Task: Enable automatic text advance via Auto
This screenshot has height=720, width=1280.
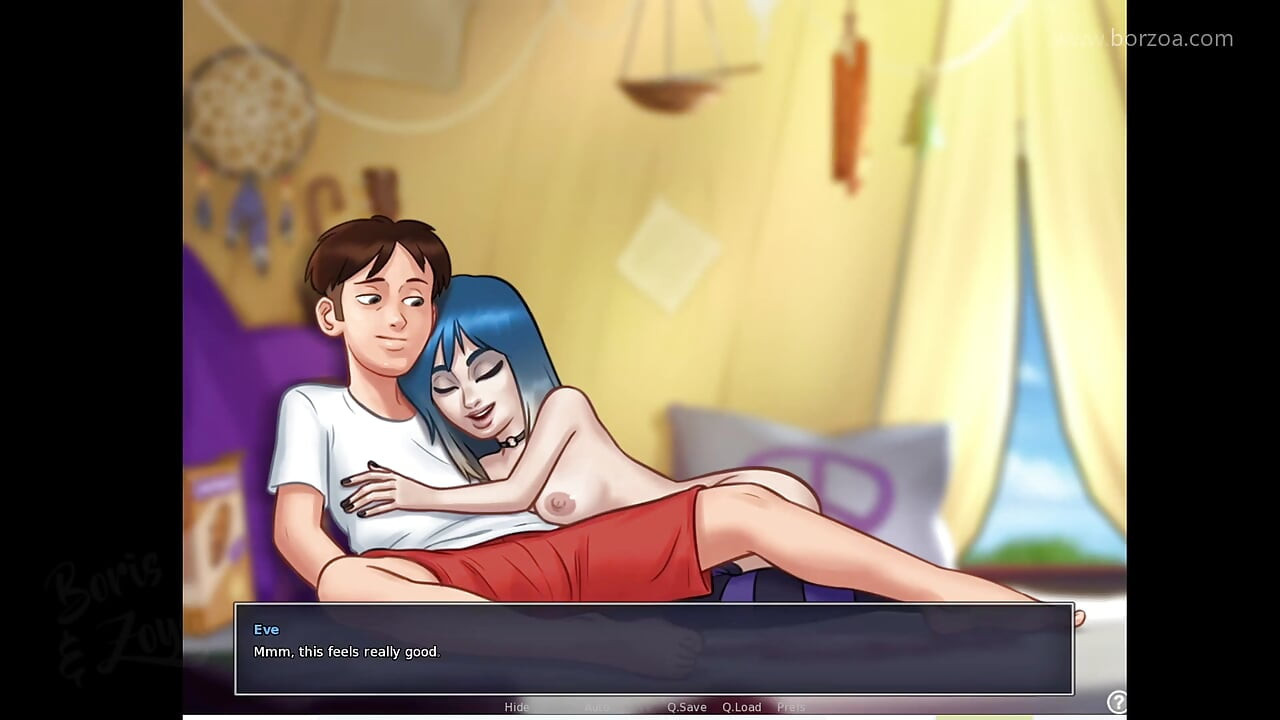Action: [597, 707]
